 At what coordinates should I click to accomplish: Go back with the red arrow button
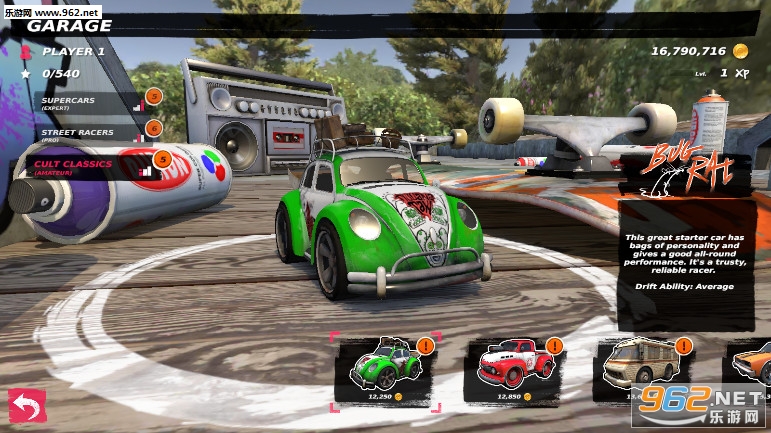27,407
